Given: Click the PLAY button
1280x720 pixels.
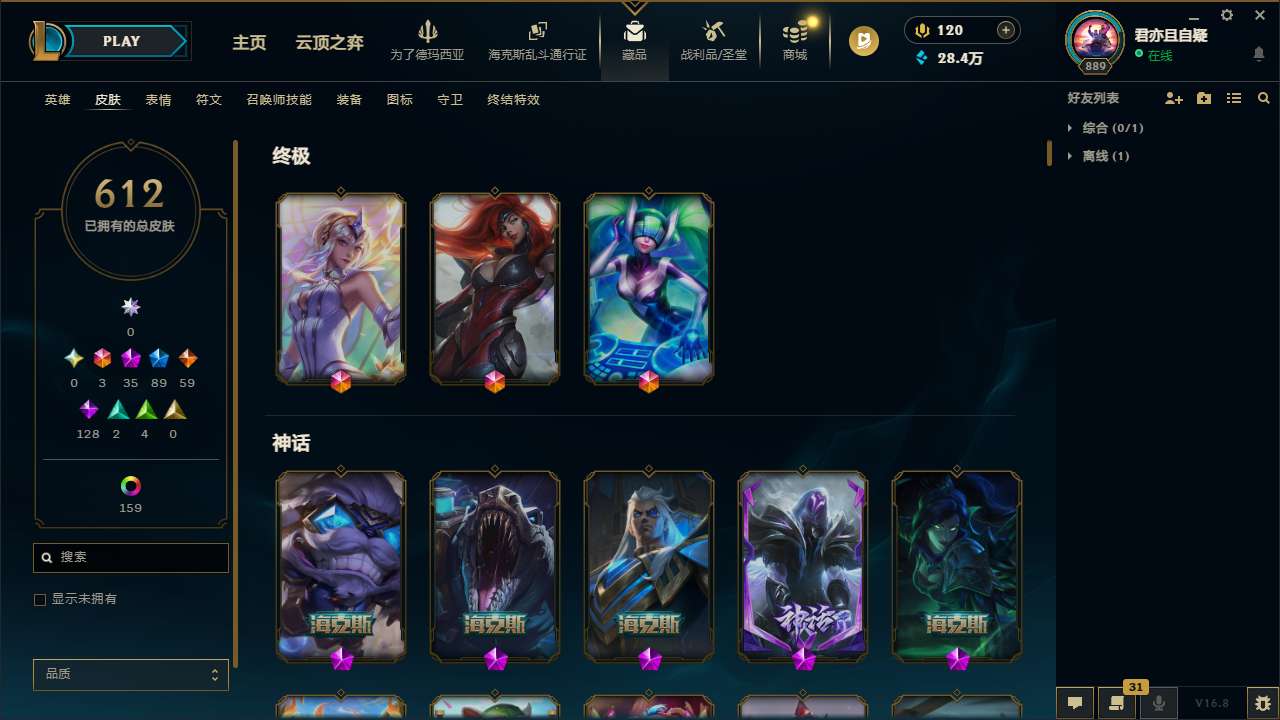Looking at the screenshot, I should 121,41.
